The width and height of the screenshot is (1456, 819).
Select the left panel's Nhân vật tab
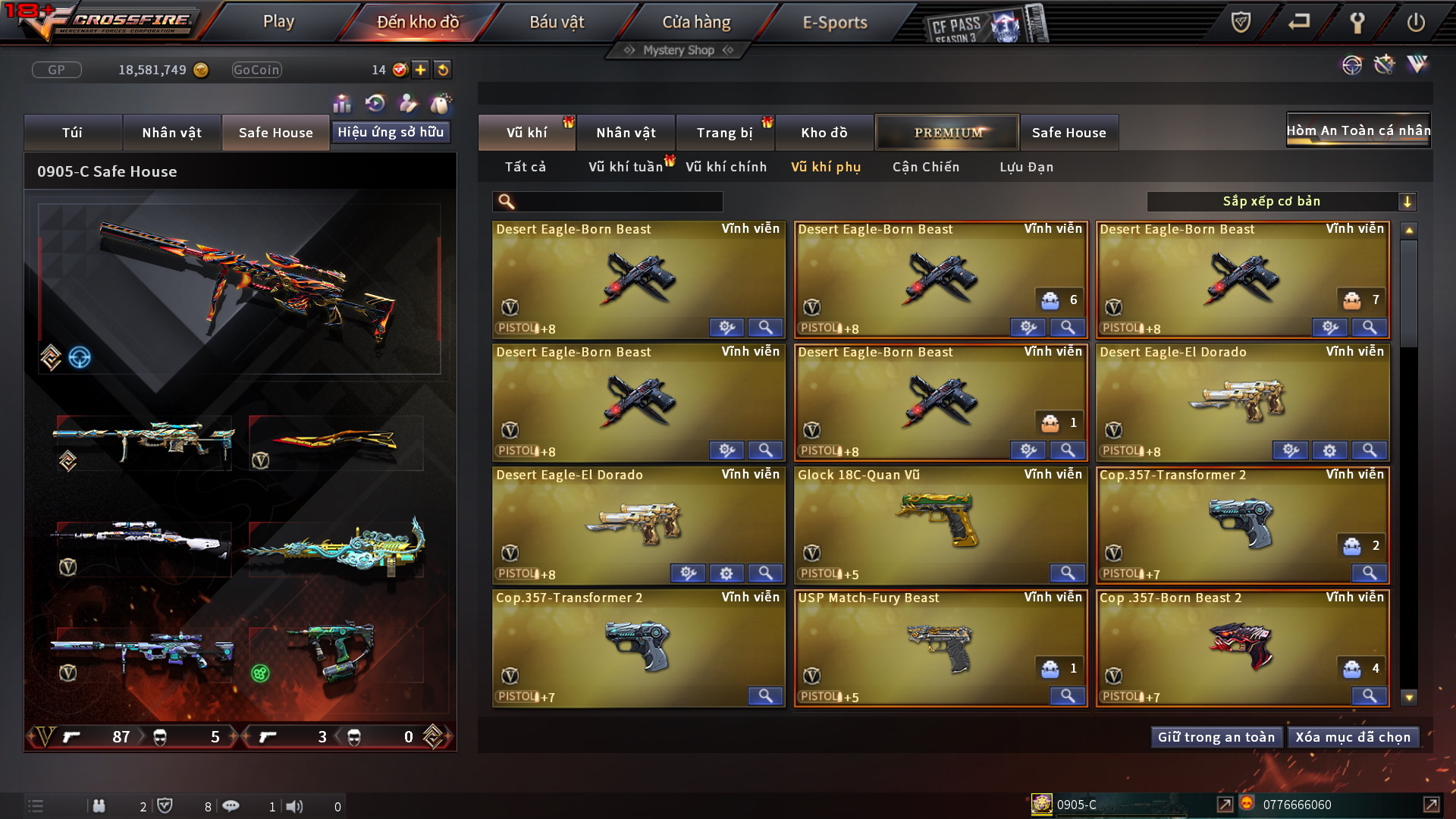[172, 133]
